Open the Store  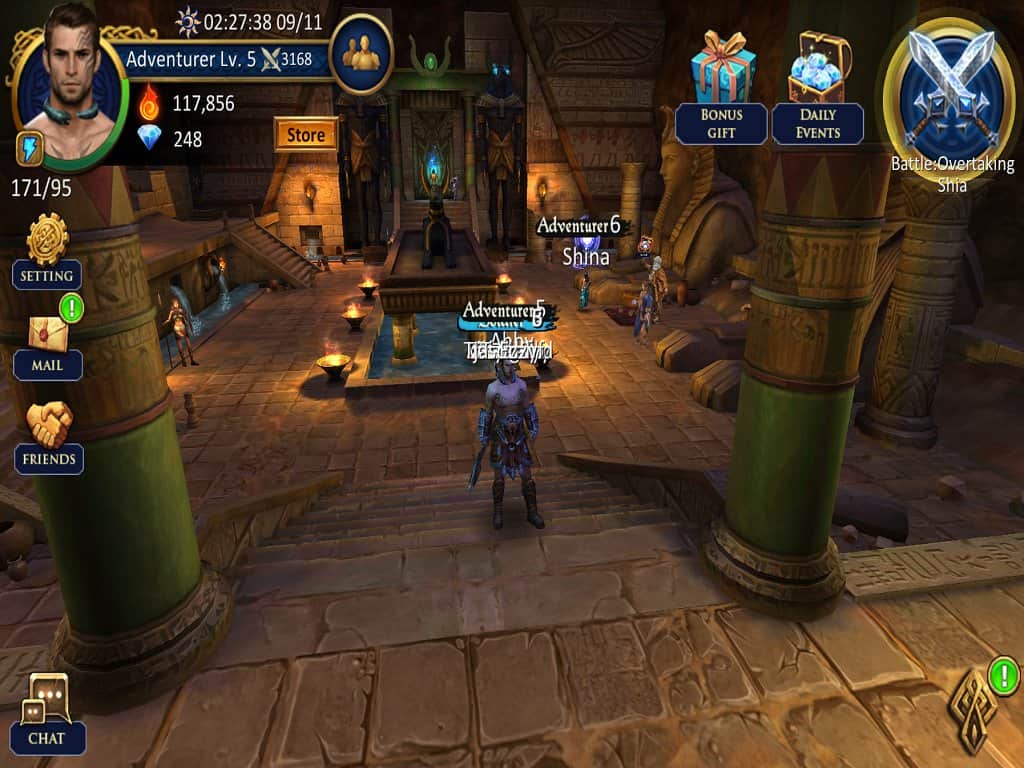coord(305,134)
